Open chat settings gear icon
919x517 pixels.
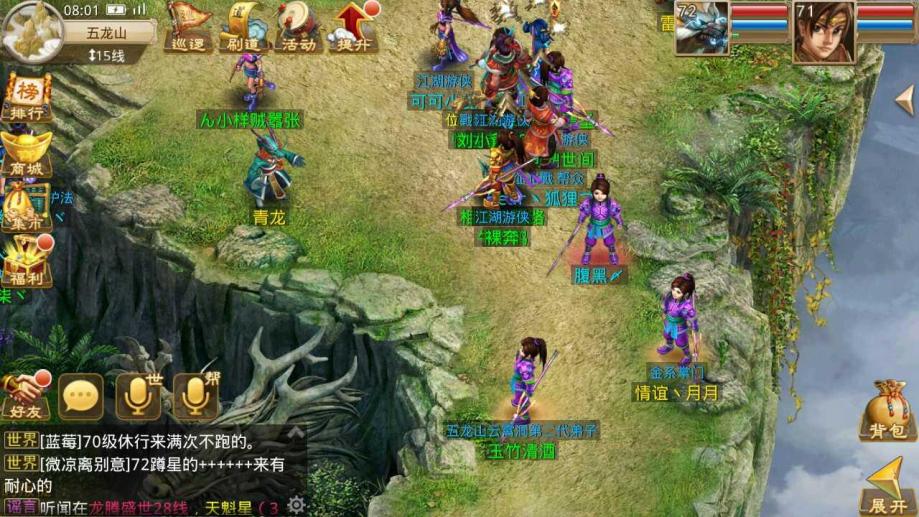pyautogui.click(x=296, y=505)
